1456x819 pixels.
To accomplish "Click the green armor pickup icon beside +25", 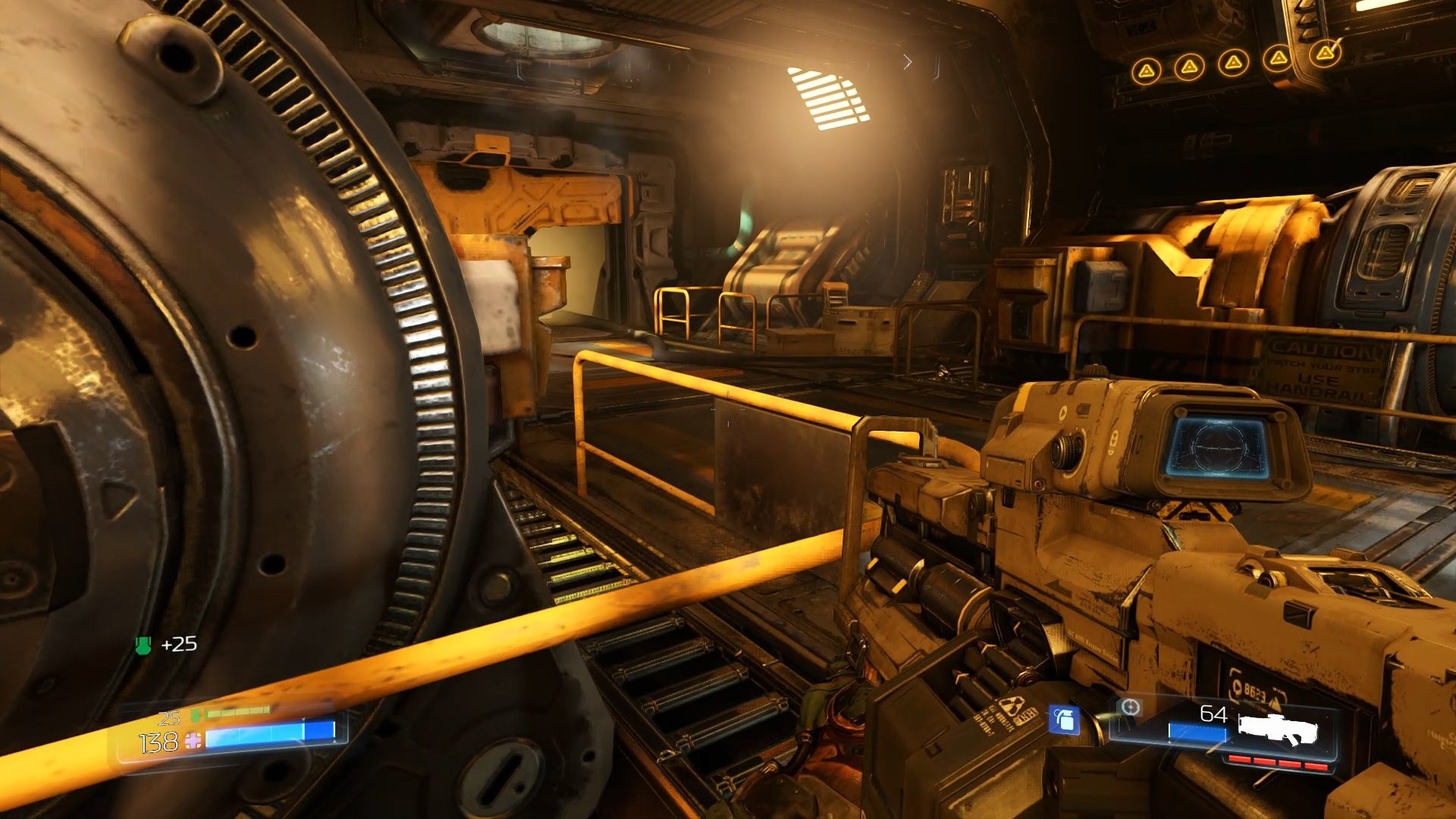I will (143, 645).
